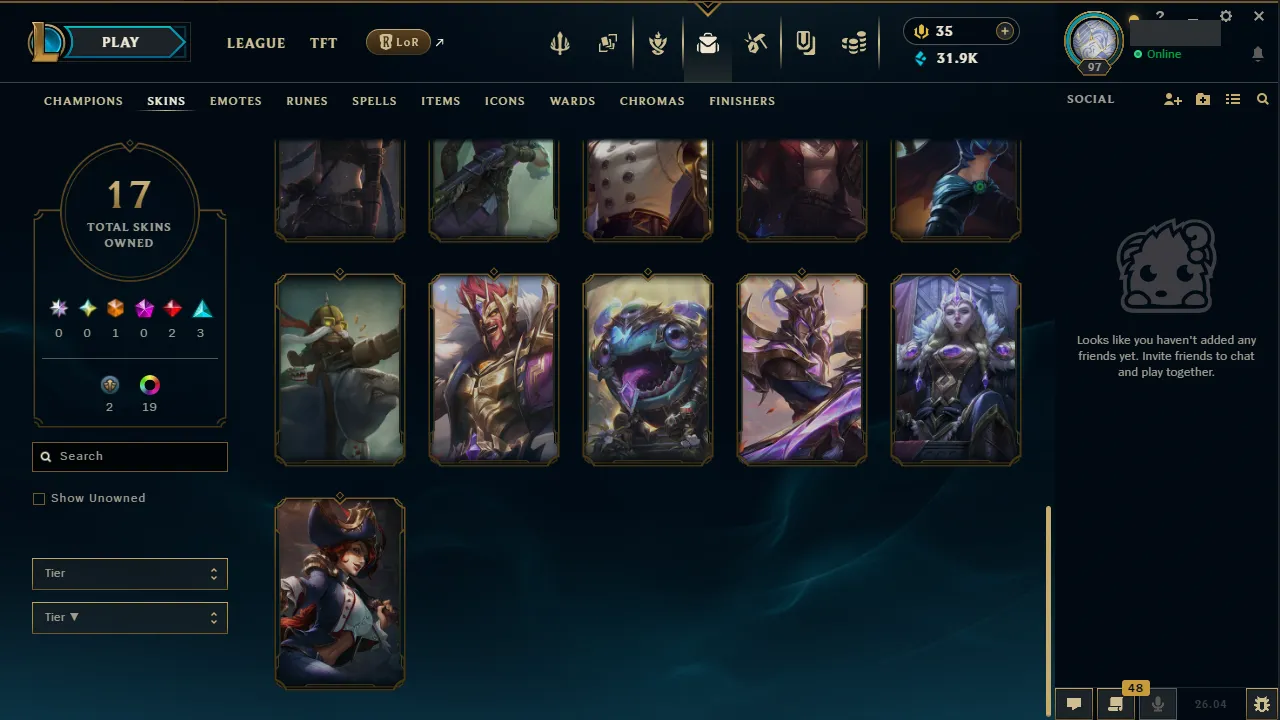Switch to the CHROMAS tab
1280x720 pixels.
click(652, 101)
